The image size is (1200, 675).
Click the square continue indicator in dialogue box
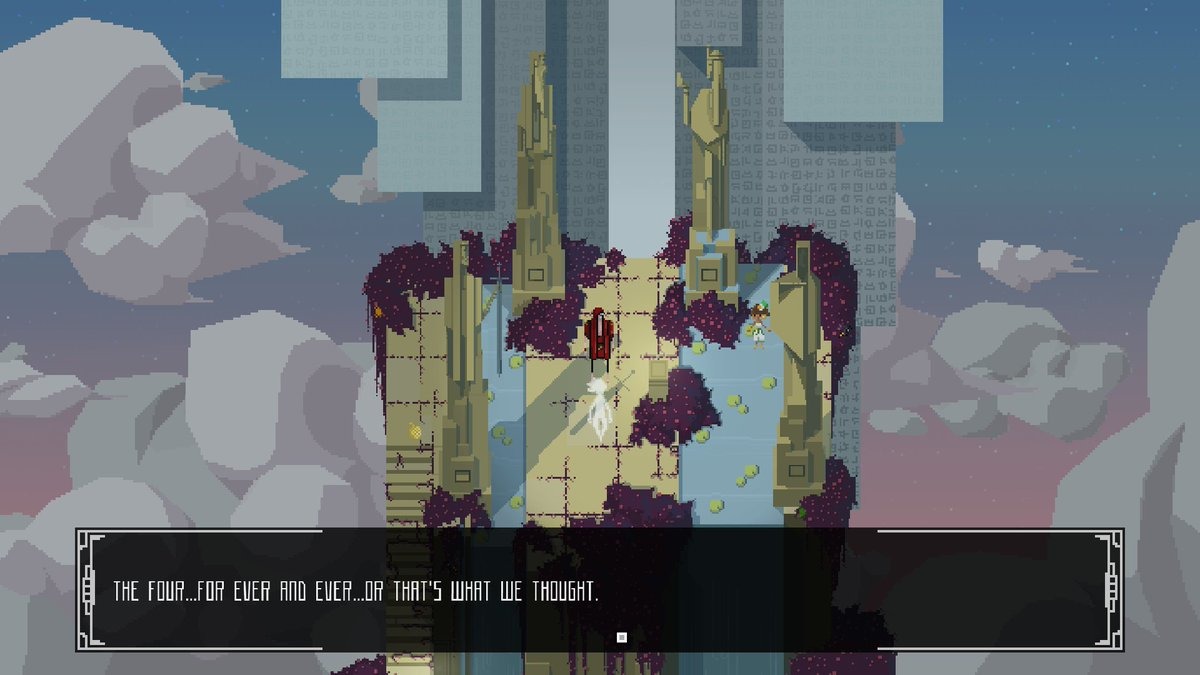click(x=621, y=636)
